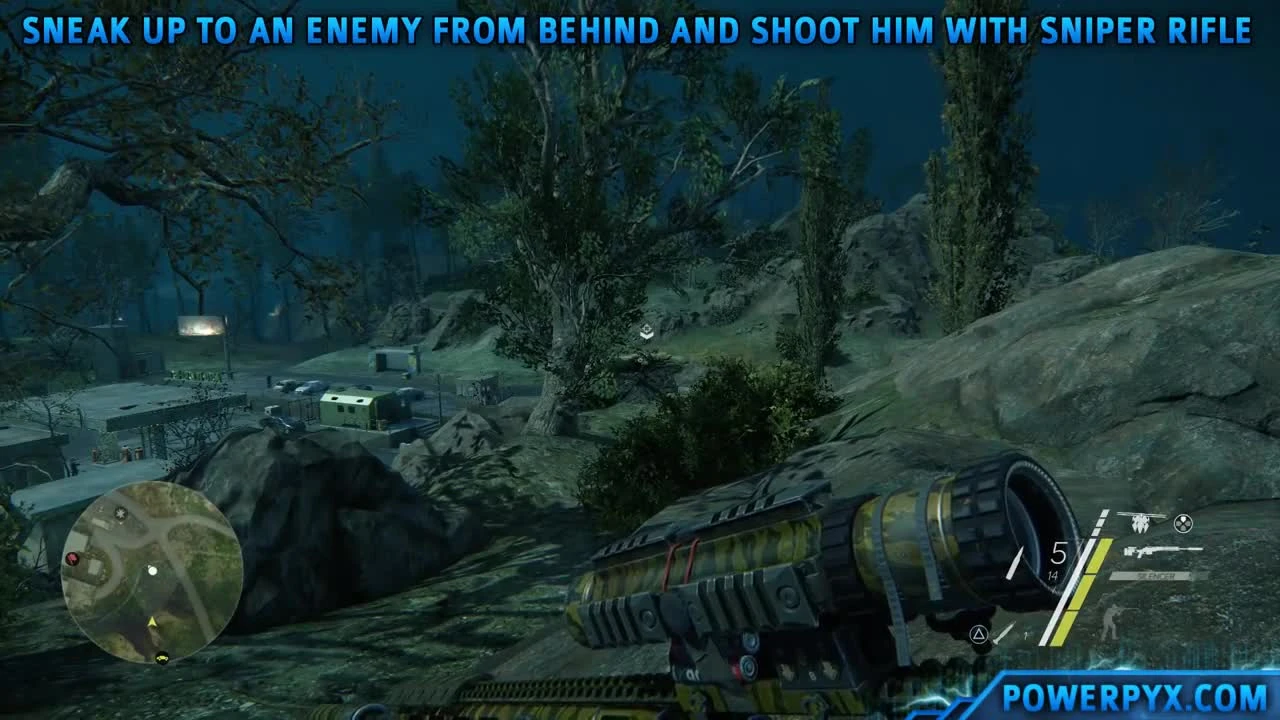Screen dimensions: 1280x720
Task: Click the drone icon in the HUD
Action: tap(1140, 521)
